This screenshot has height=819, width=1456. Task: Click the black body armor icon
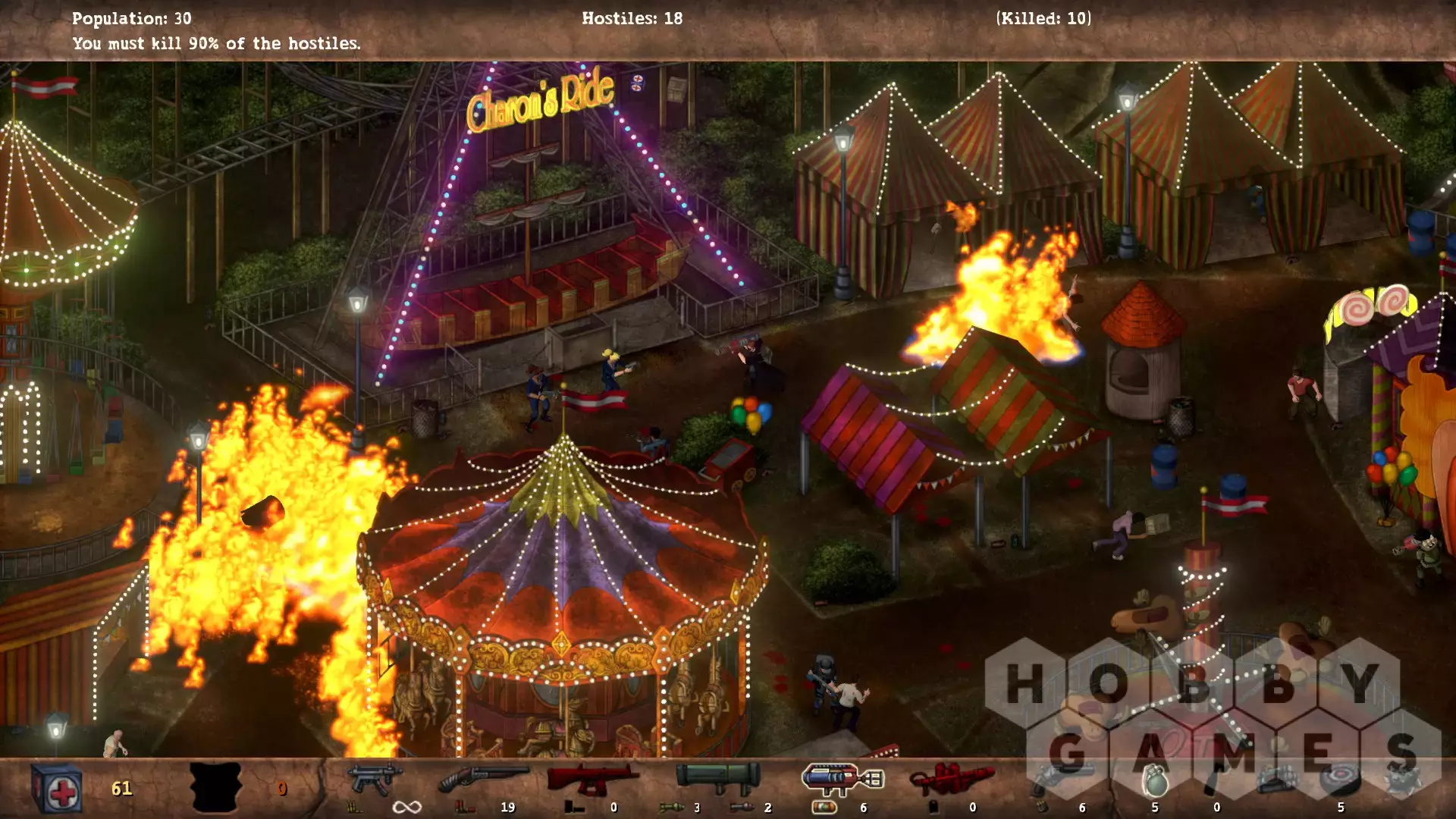pyautogui.click(x=215, y=789)
